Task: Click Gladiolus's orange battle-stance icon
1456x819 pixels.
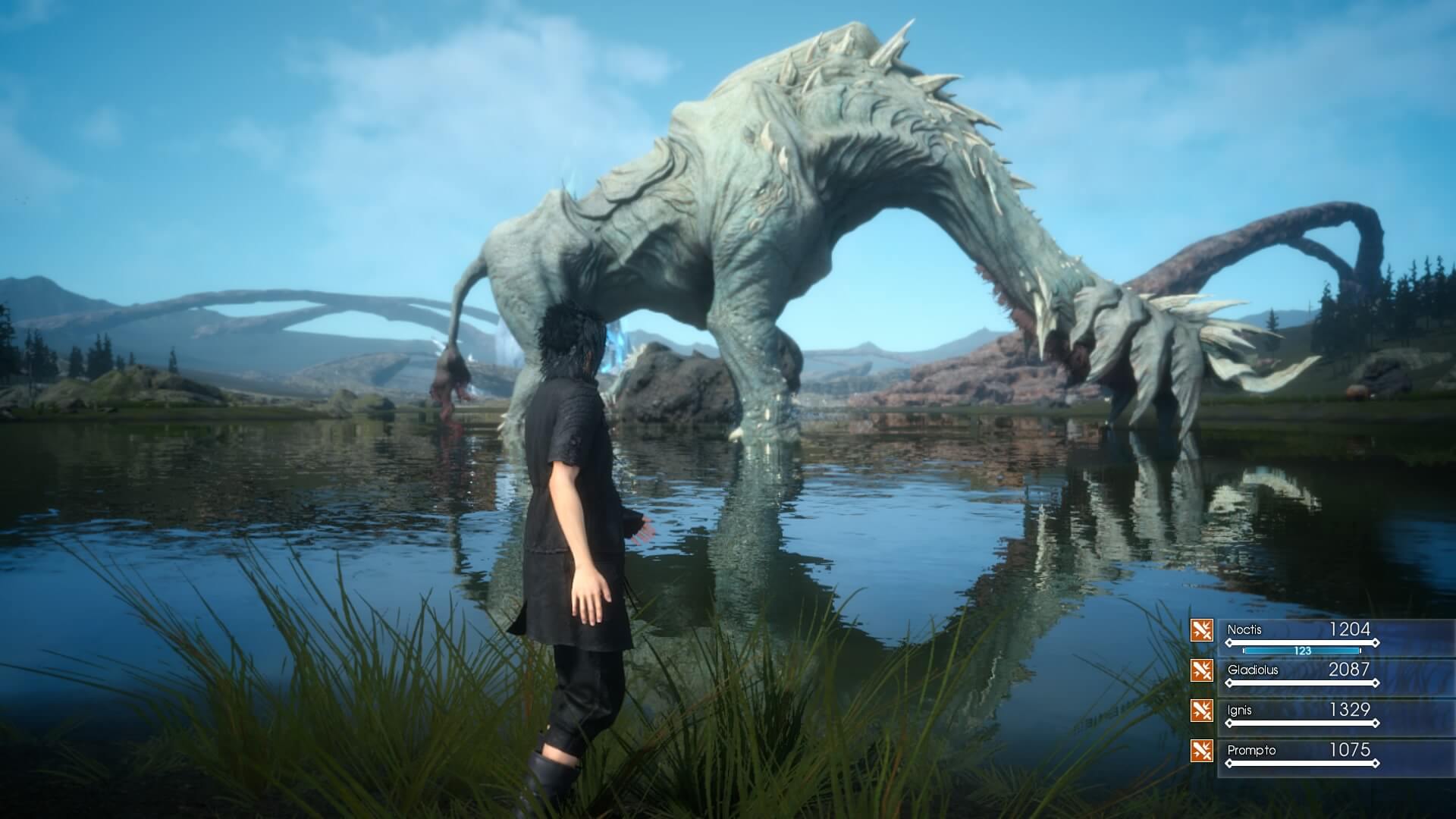Action: point(1202,670)
